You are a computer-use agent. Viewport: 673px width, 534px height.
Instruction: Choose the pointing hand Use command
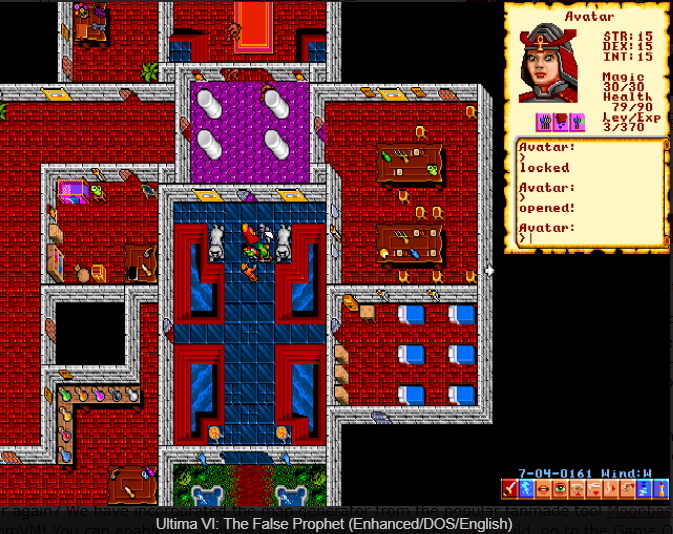[625, 489]
